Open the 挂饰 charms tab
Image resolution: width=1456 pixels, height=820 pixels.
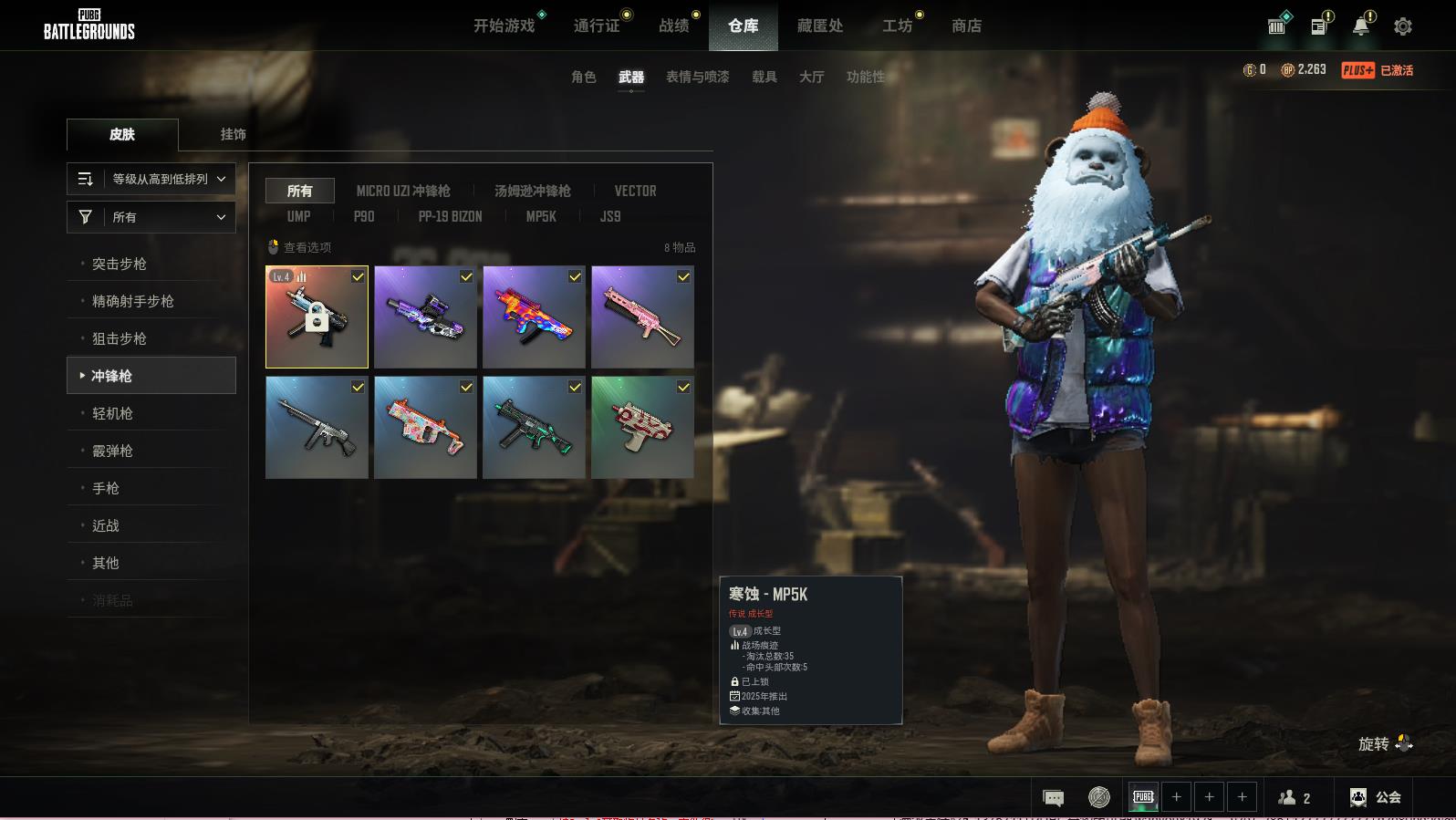[233, 134]
